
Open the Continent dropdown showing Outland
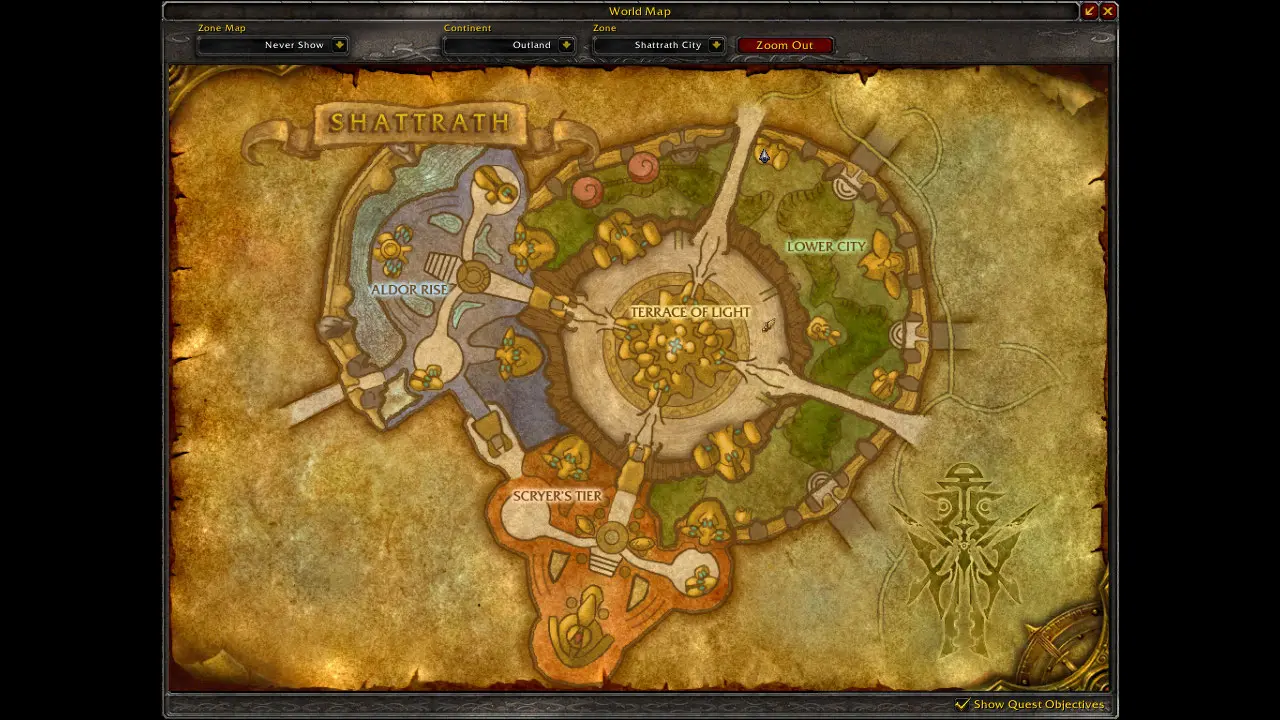[x=566, y=45]
